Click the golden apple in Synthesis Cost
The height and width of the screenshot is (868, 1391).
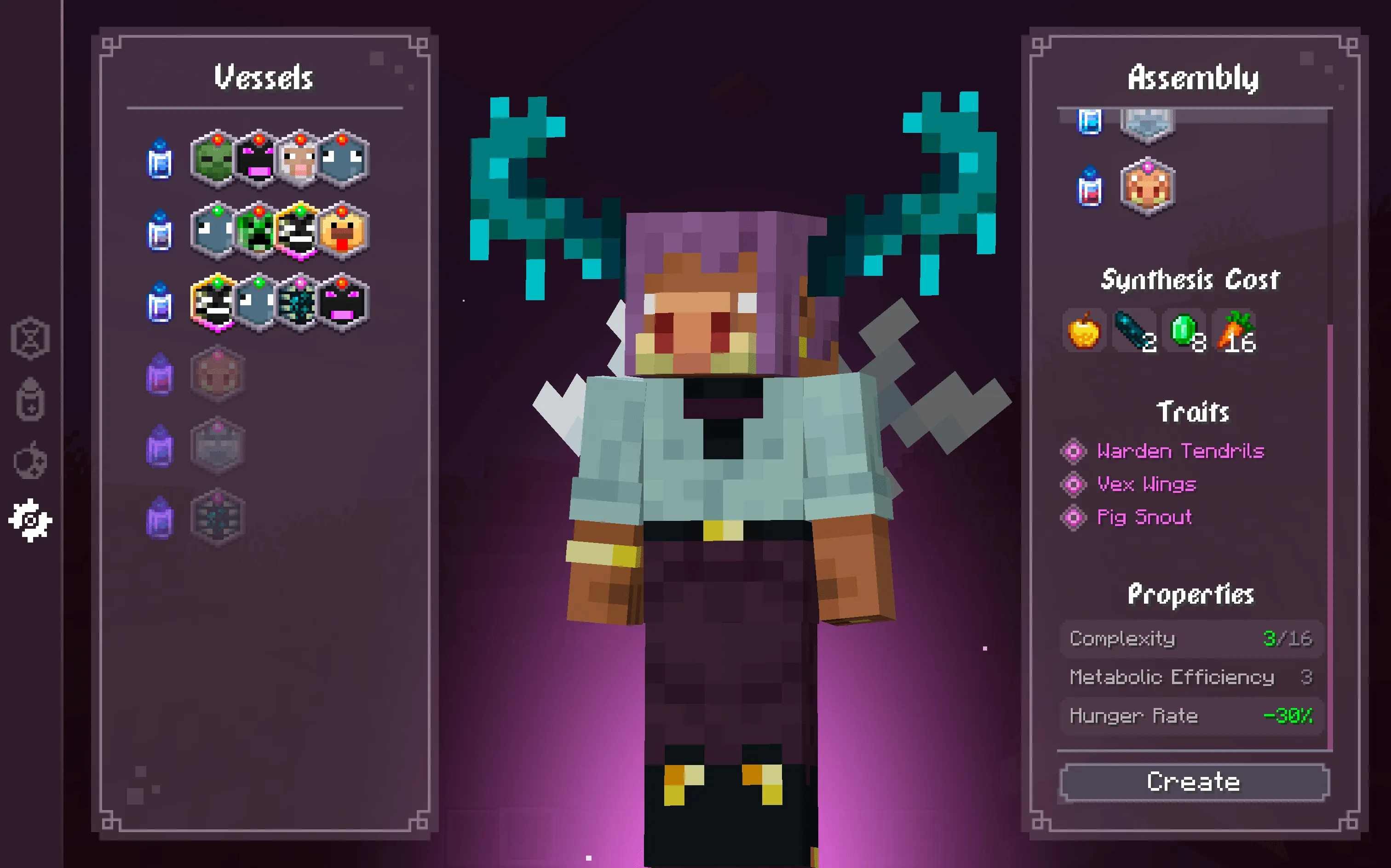1084,332
